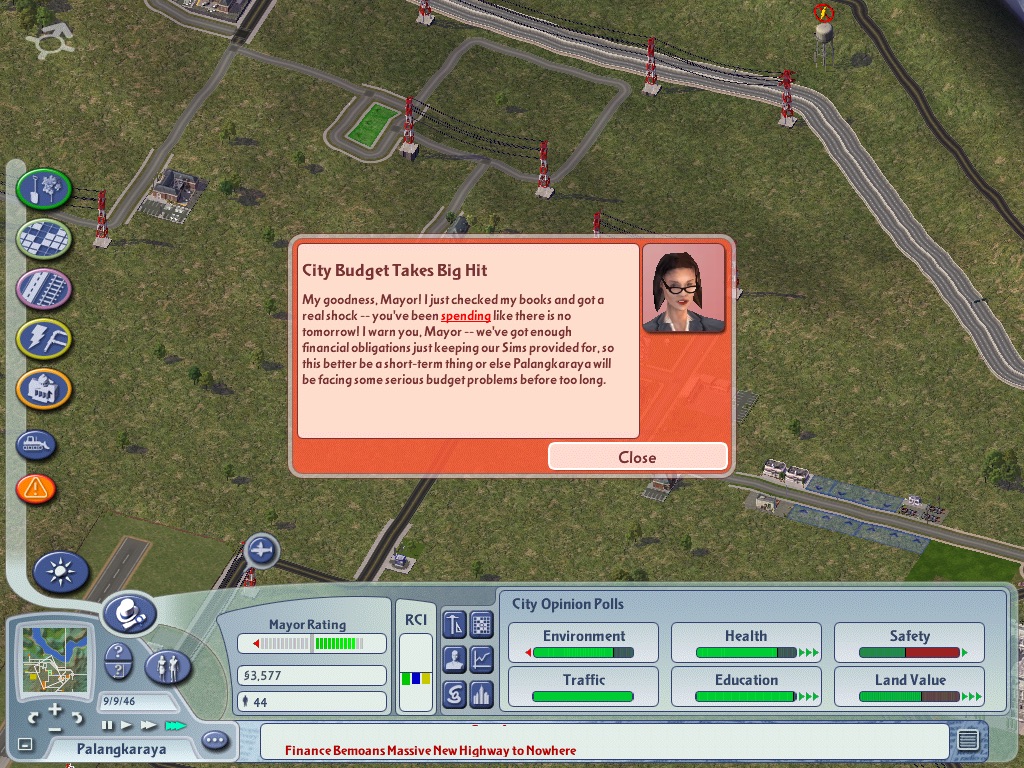Switch to Mayor Mode top hat button
1024x768 pixels.
coord(129,613)
